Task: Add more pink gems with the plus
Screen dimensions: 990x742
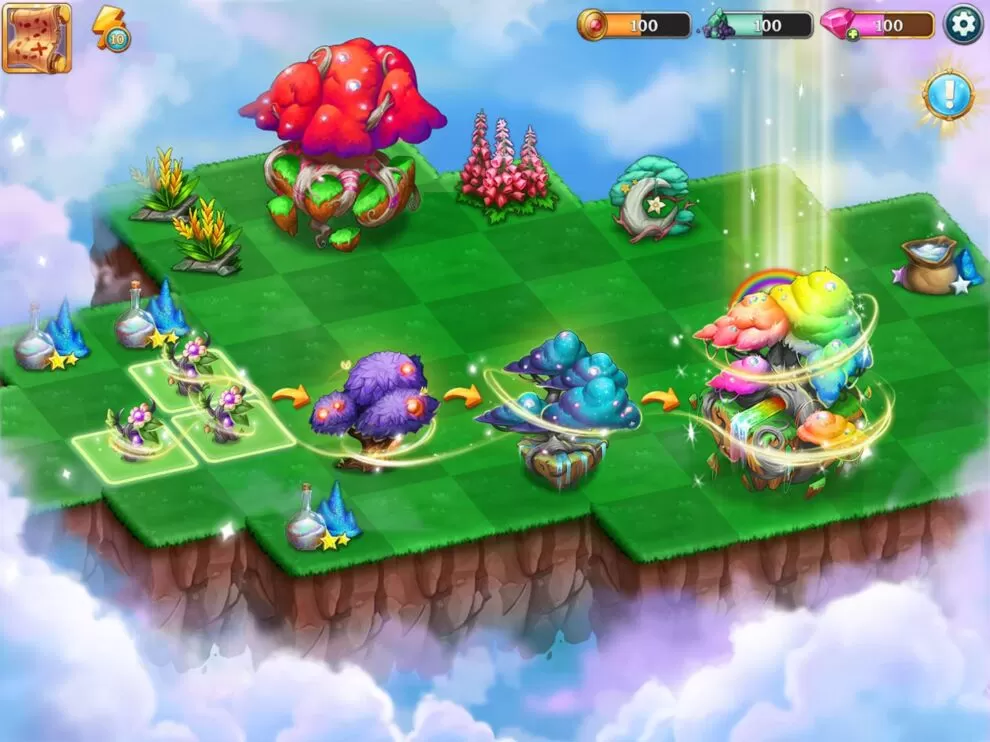Action: pyautogui.click(x=852, y=35)
